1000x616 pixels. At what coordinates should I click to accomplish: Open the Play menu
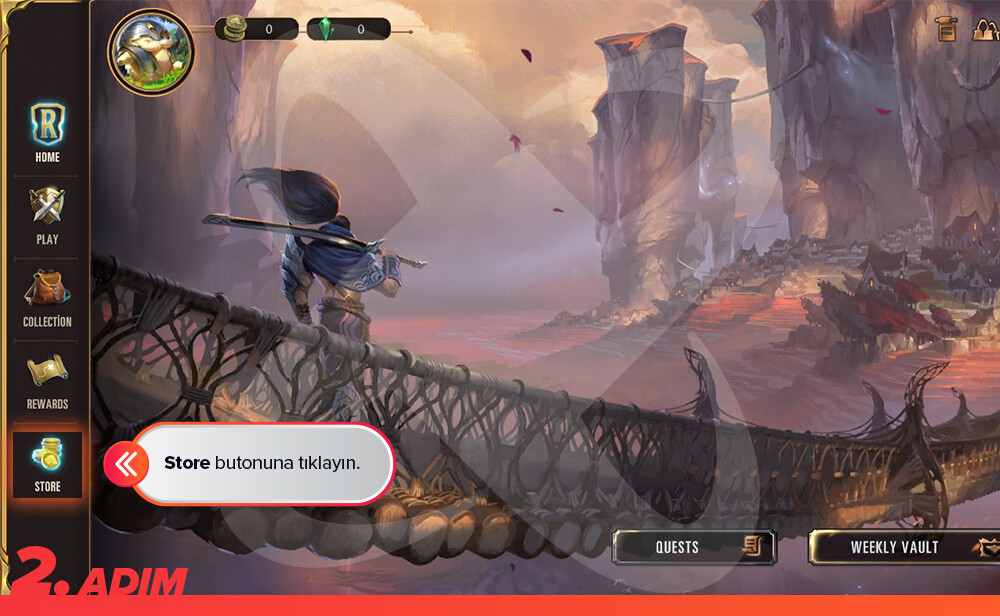pyautogui.click(x=47, y=215)
